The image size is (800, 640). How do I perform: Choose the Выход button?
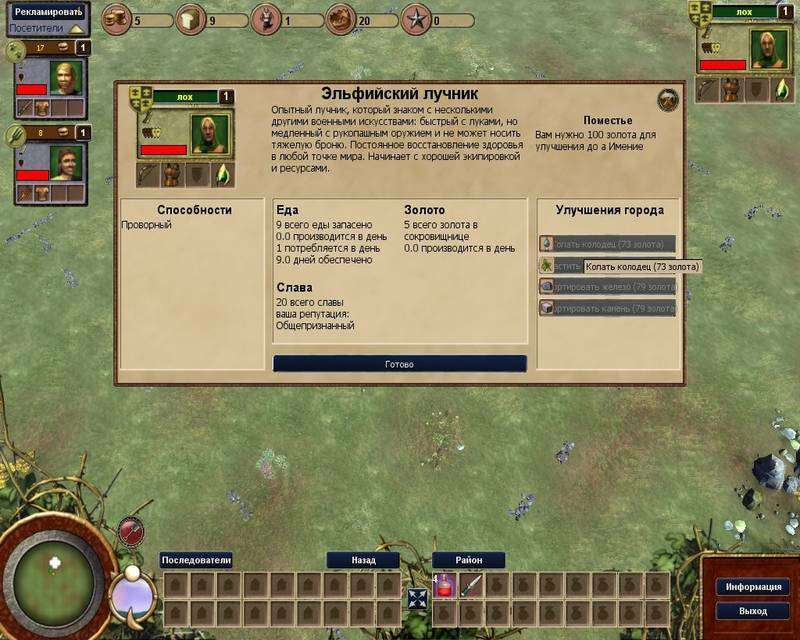(755, 610)
